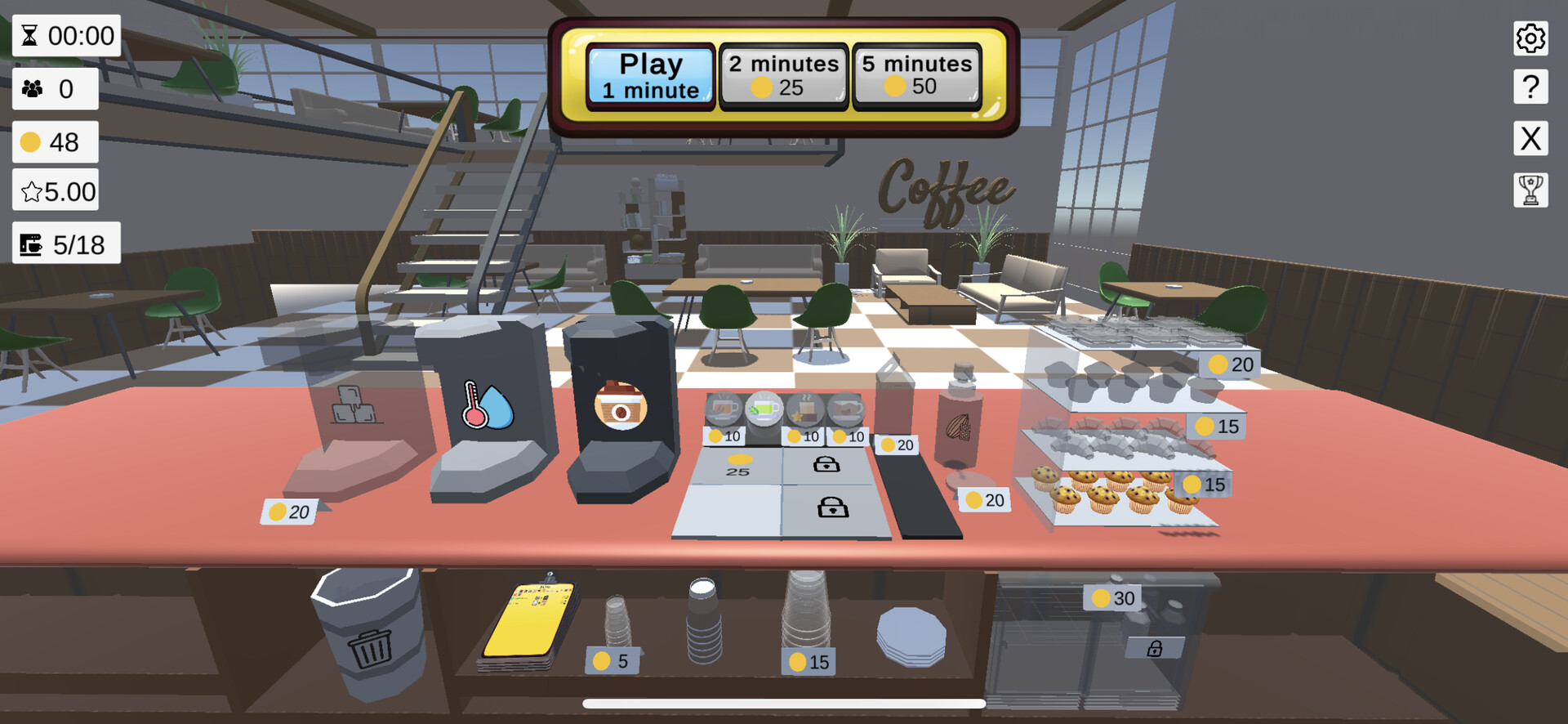The height and width of the screenshot is (724, 1568).
Task: Switch to the 5 minutes mode tab
Action: click(x=915, y=75)
